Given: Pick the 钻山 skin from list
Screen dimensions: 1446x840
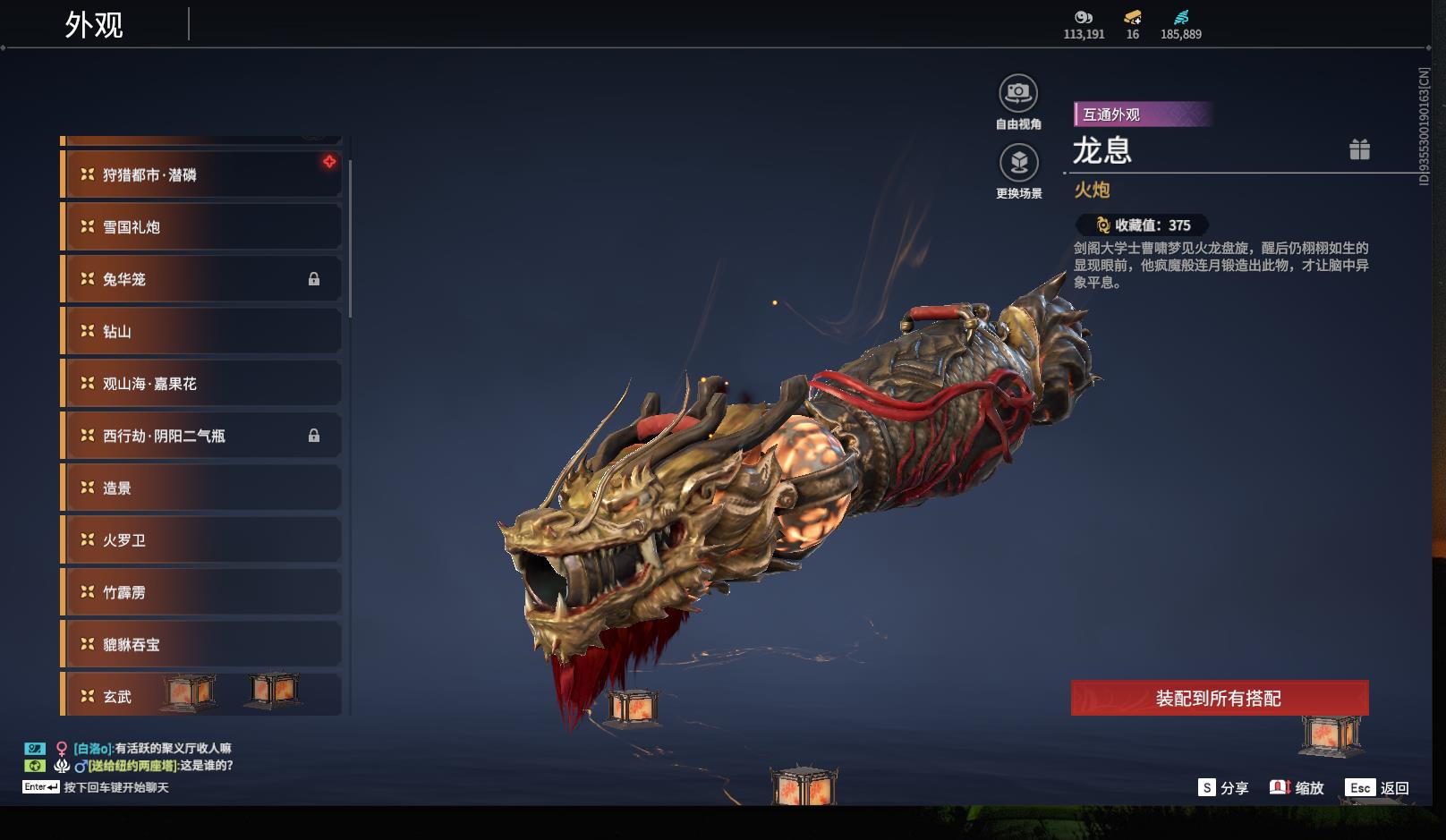Looking at the screenshot, I should click(201, 332).
